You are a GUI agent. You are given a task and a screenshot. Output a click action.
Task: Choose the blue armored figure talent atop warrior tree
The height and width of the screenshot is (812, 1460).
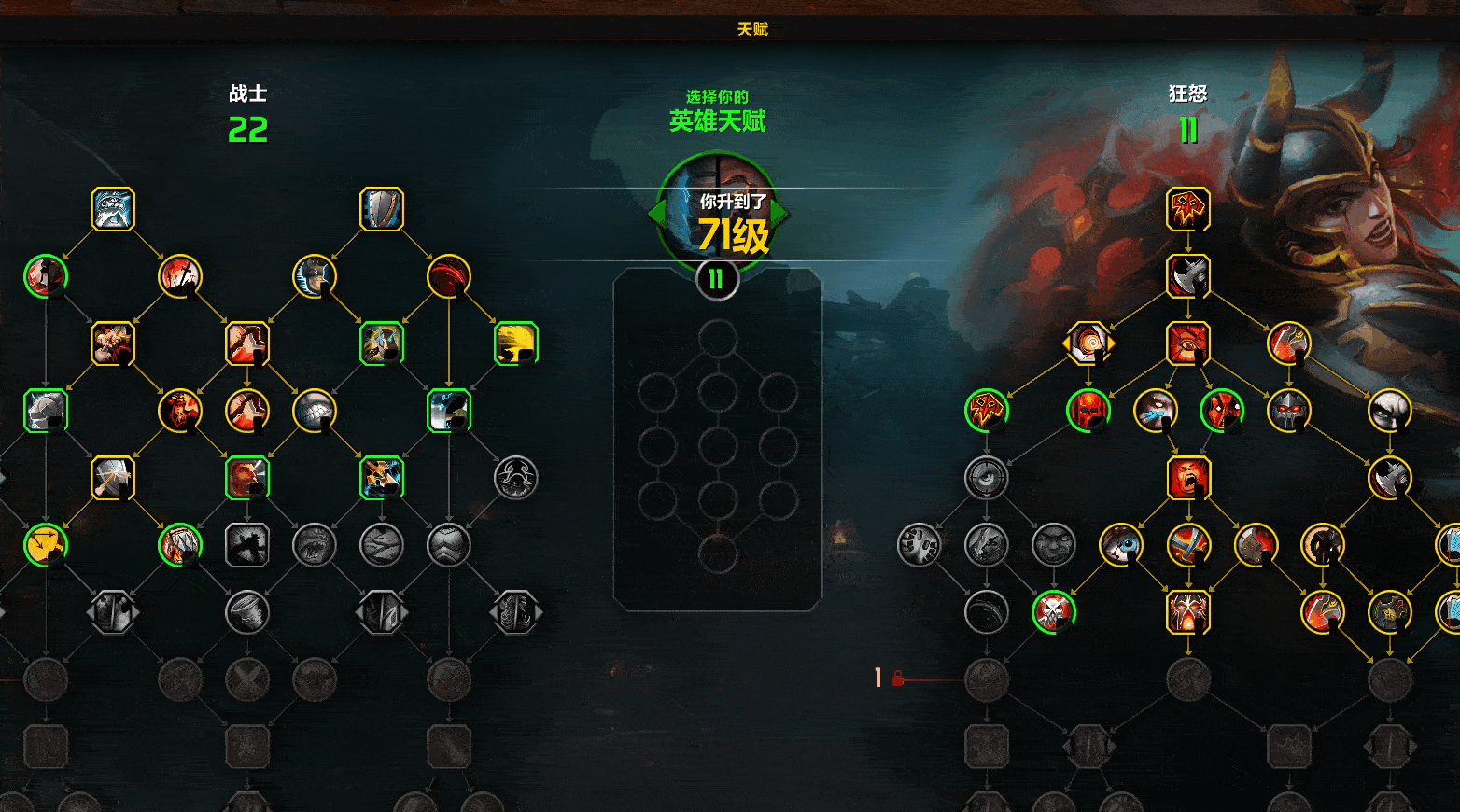point(113,209)
